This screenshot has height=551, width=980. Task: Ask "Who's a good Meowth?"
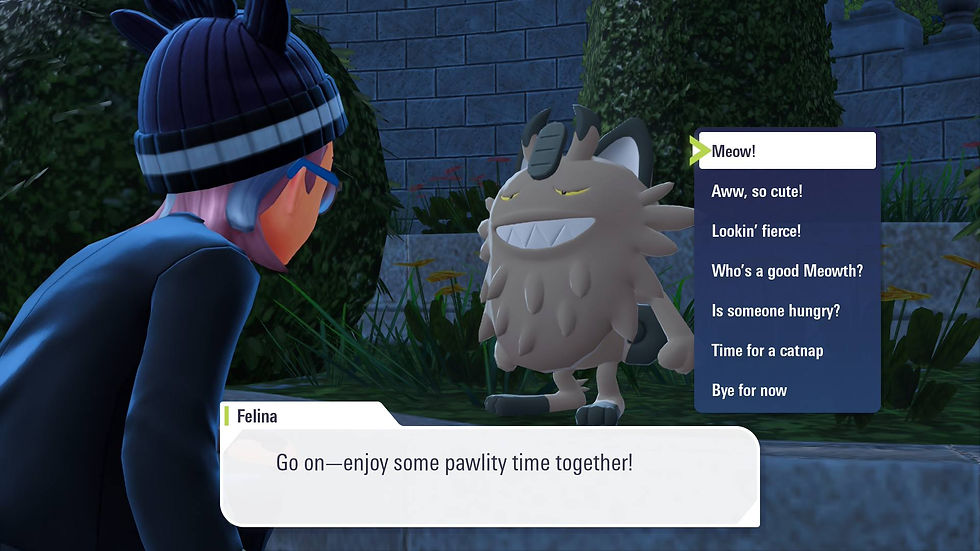tap(786, 271)
